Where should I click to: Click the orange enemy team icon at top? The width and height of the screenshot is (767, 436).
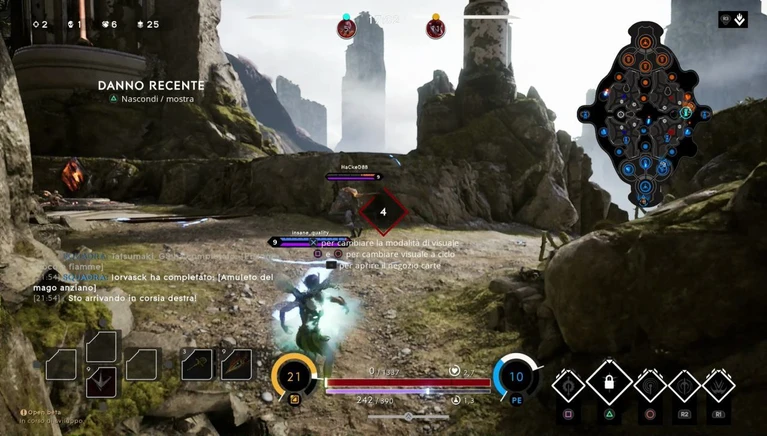coord(435,28)
